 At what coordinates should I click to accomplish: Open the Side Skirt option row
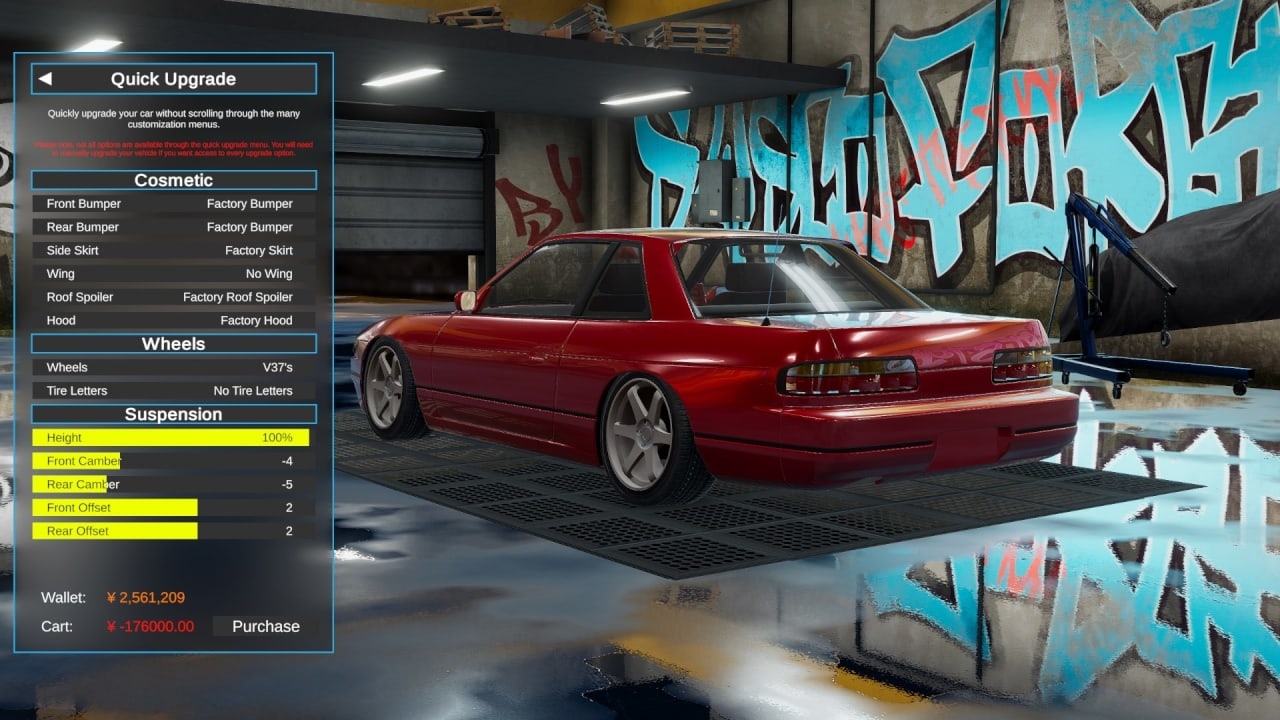pyautogui.click(x=173, y=251)
